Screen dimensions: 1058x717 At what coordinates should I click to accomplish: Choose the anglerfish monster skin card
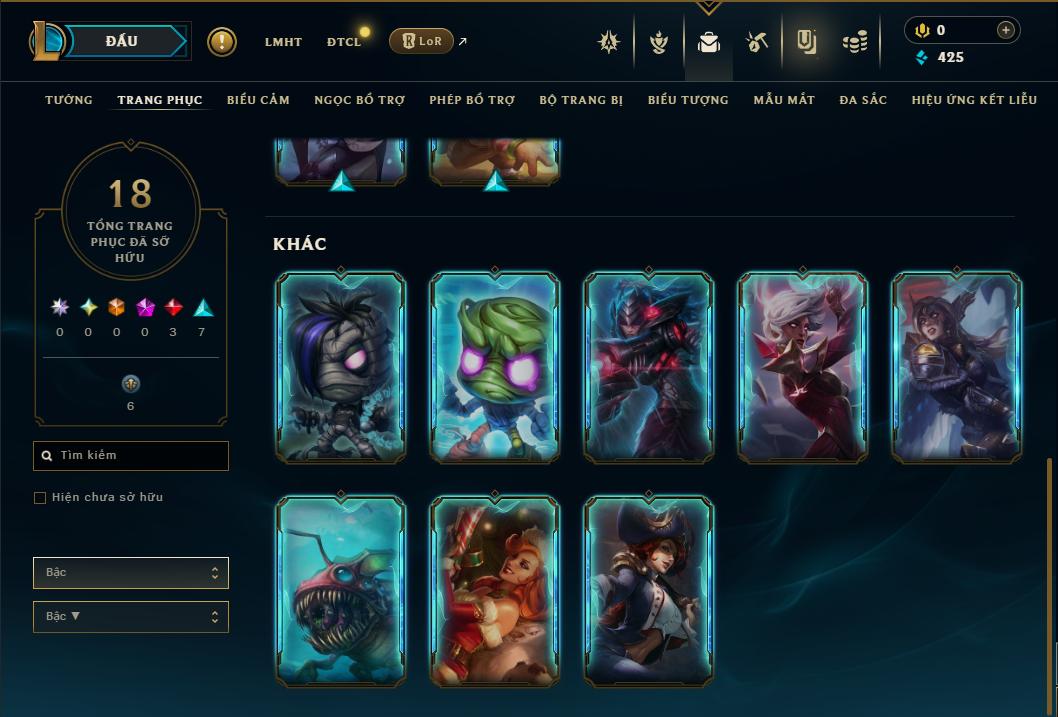pyautogui.click(x=341, y=590)
